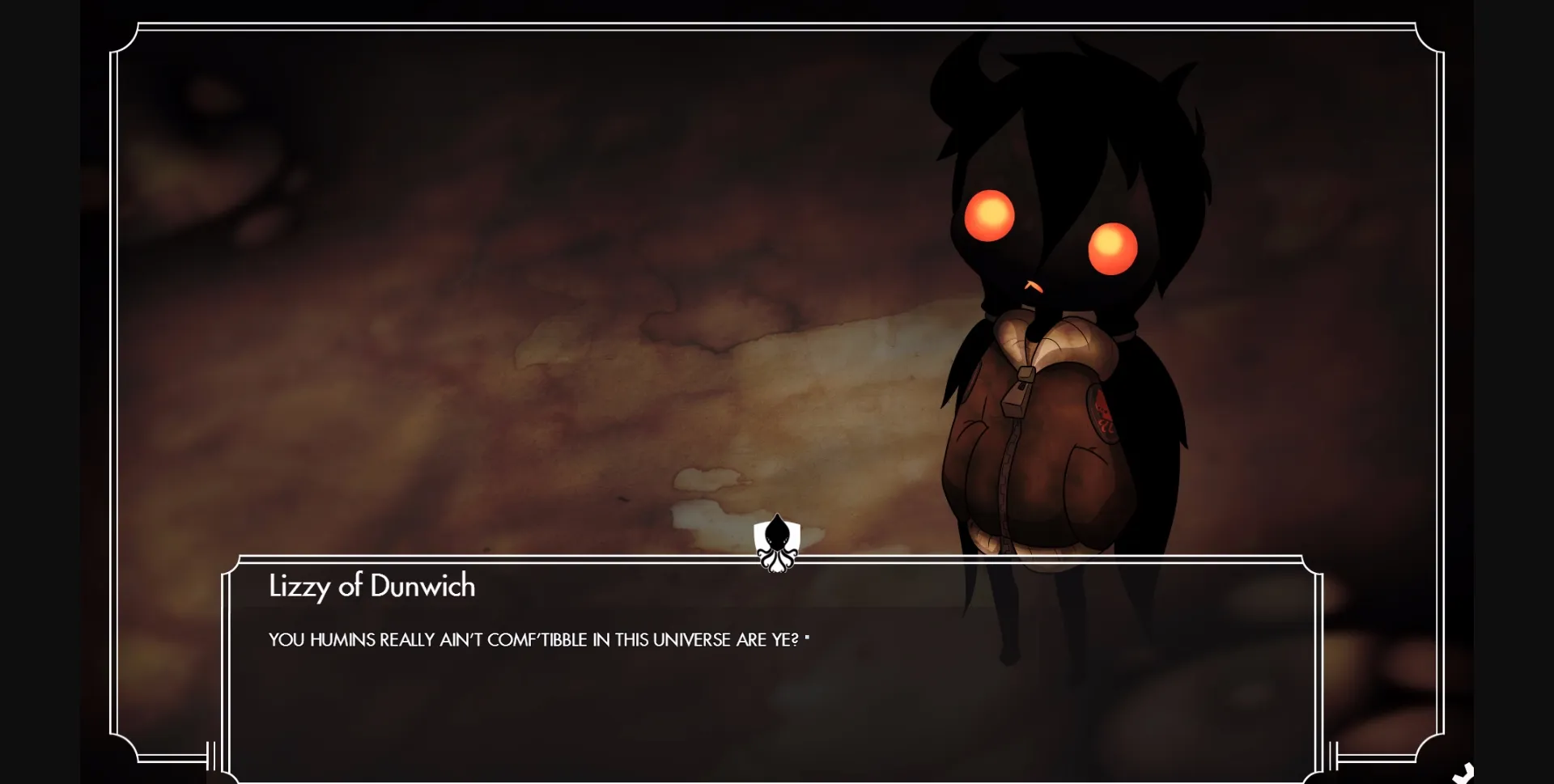The height and width of the screenshot is (784, 1554).
Task: Click the top-left corner ornament of the frame
Action: pos(129,40)
